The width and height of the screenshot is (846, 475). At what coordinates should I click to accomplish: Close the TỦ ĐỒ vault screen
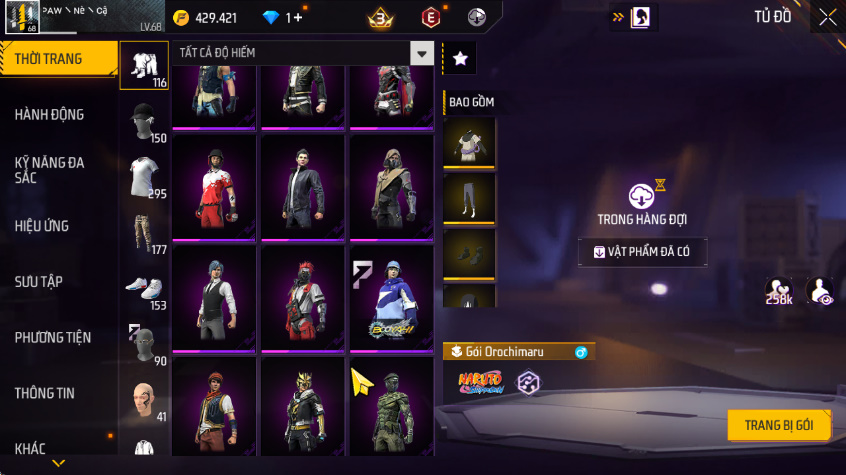pyautogui.click(x=827, y=17)
